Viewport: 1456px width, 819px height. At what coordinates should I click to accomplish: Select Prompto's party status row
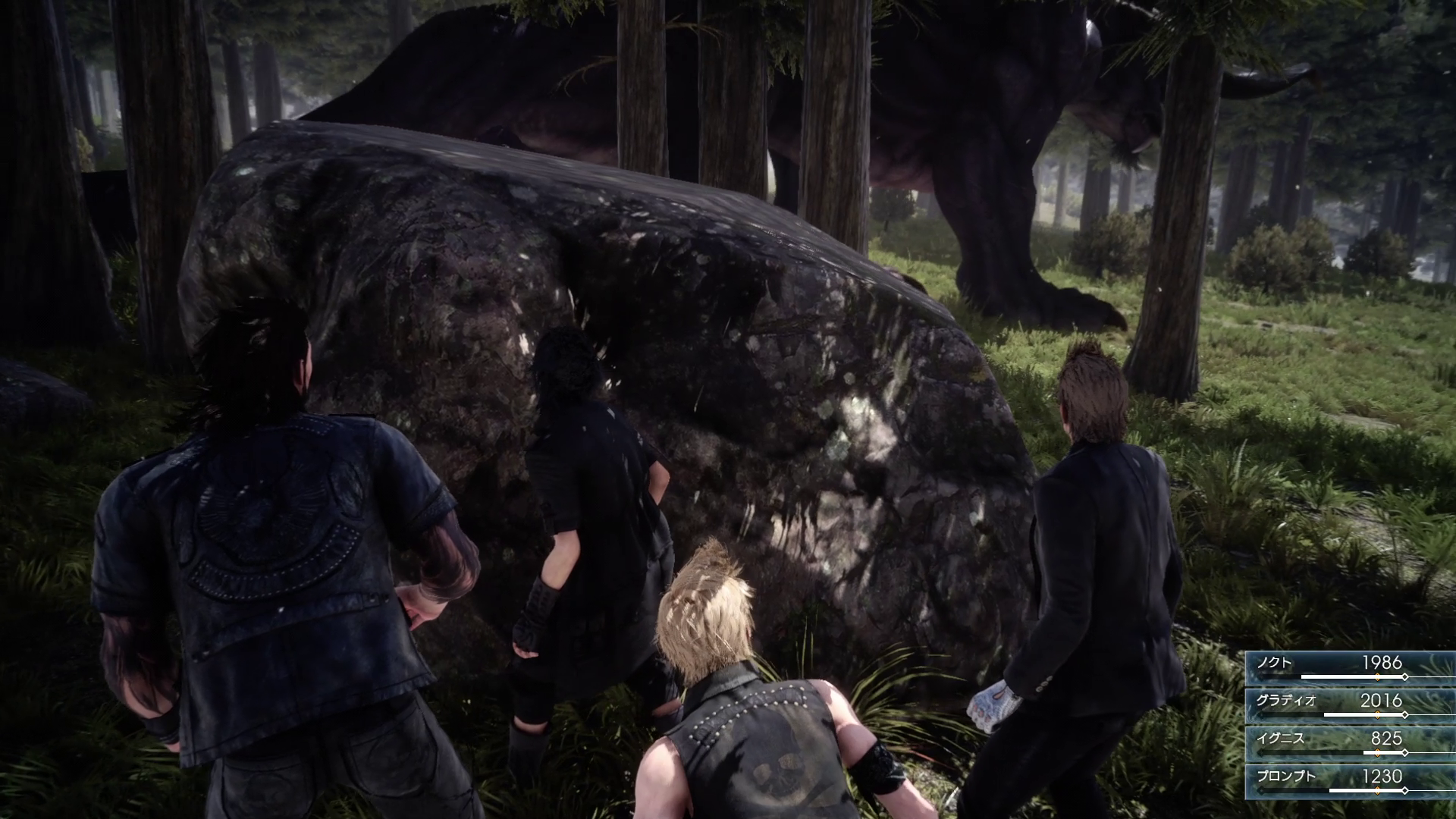tap(1350, 781)
